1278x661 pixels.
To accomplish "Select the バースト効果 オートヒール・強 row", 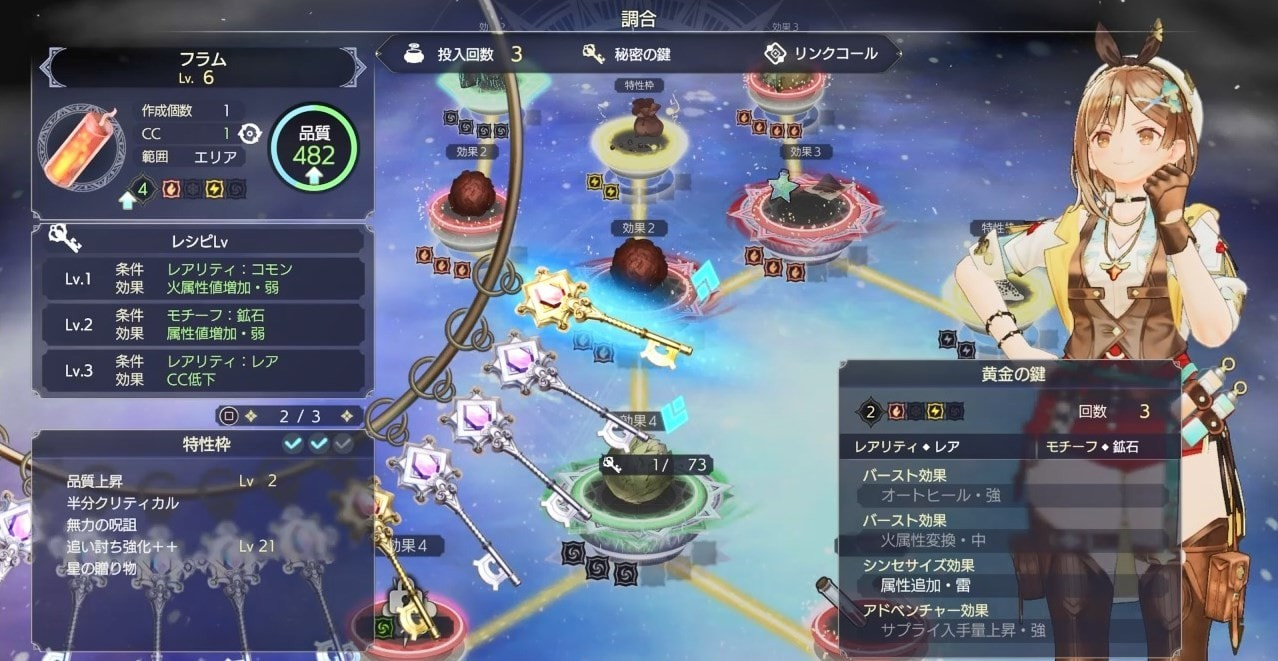I will tap(1010, 486).
